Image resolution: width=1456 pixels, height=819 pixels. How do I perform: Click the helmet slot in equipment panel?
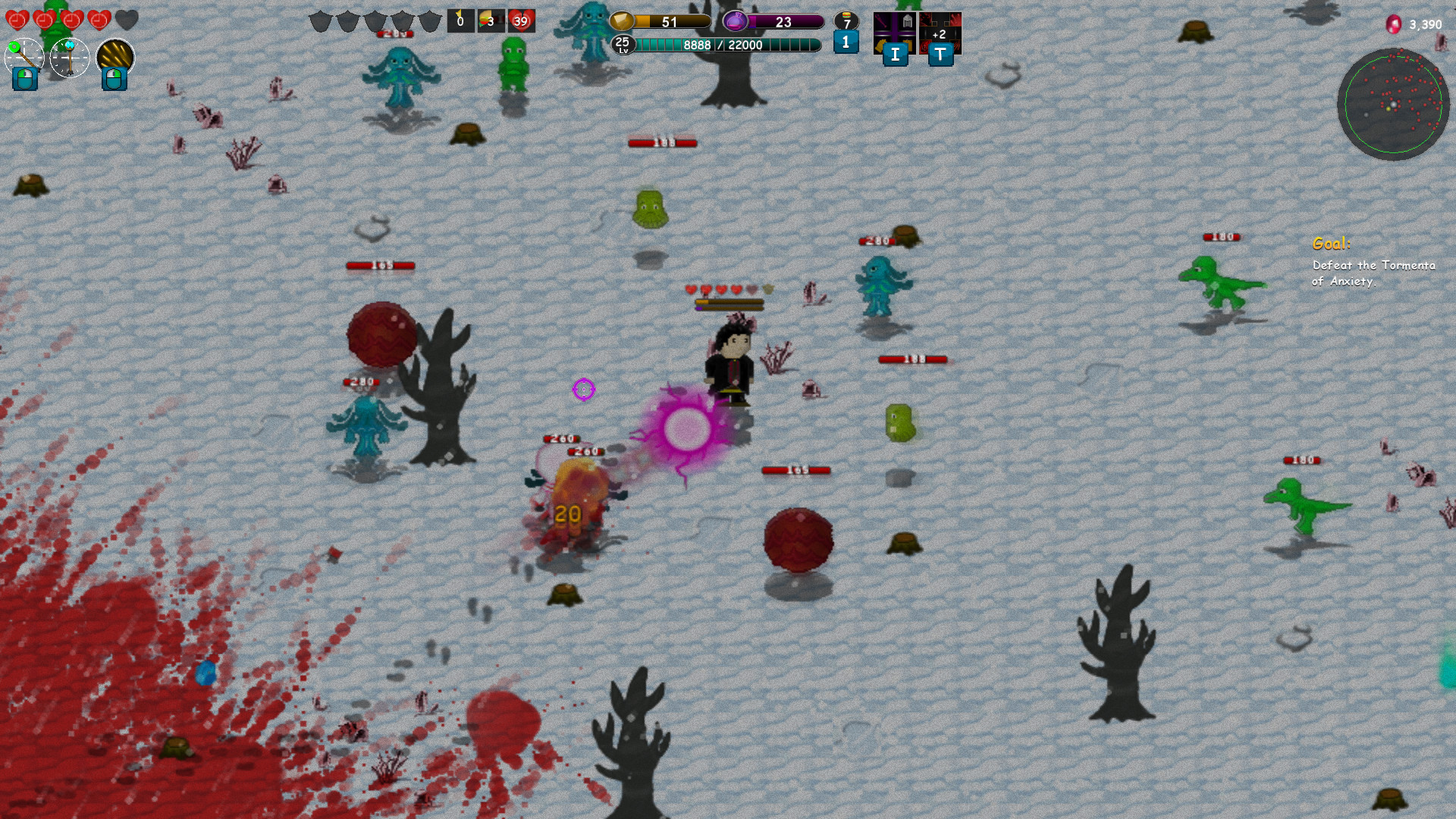[908, 20]
